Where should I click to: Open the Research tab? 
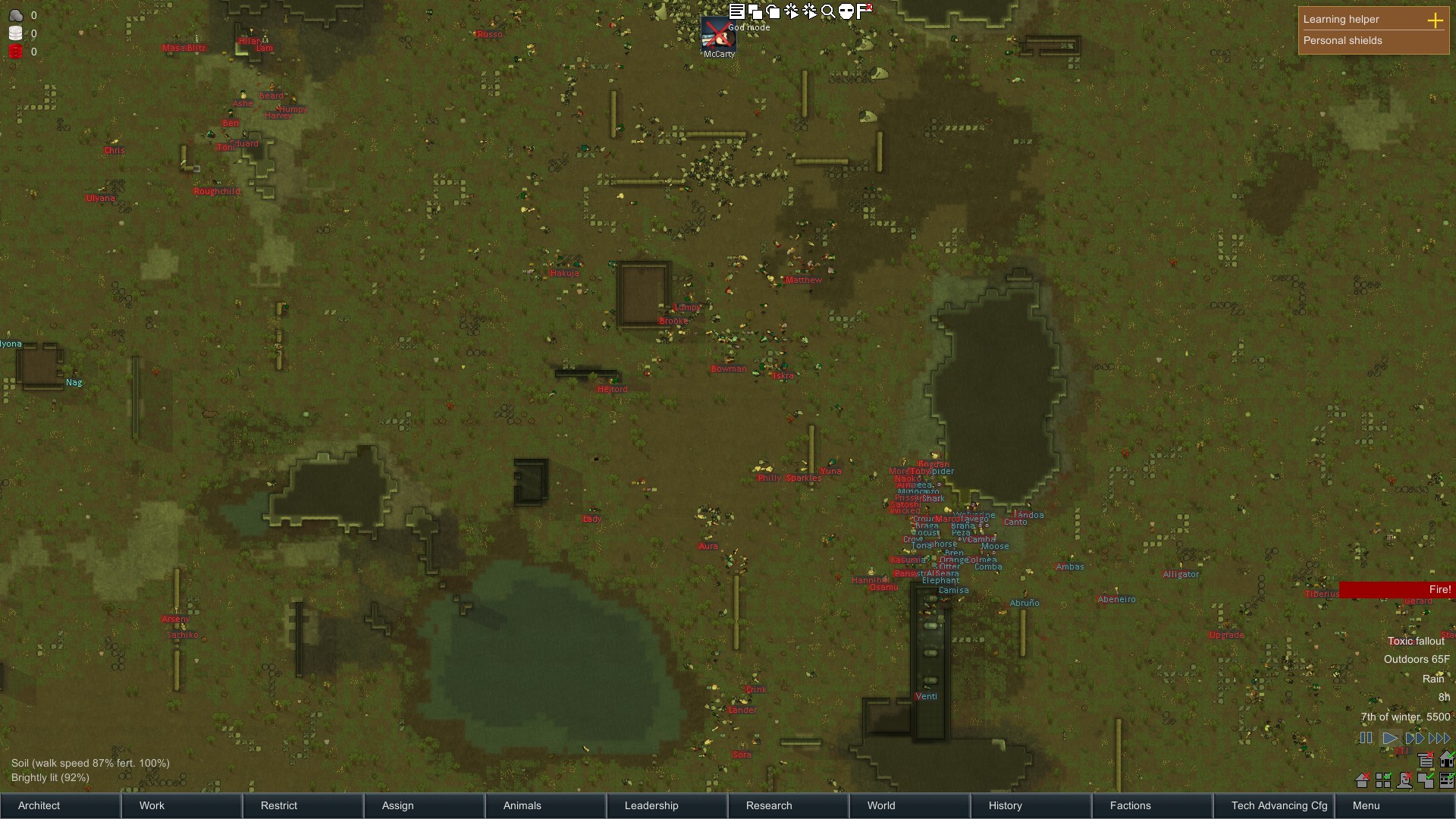pos(789,805)
